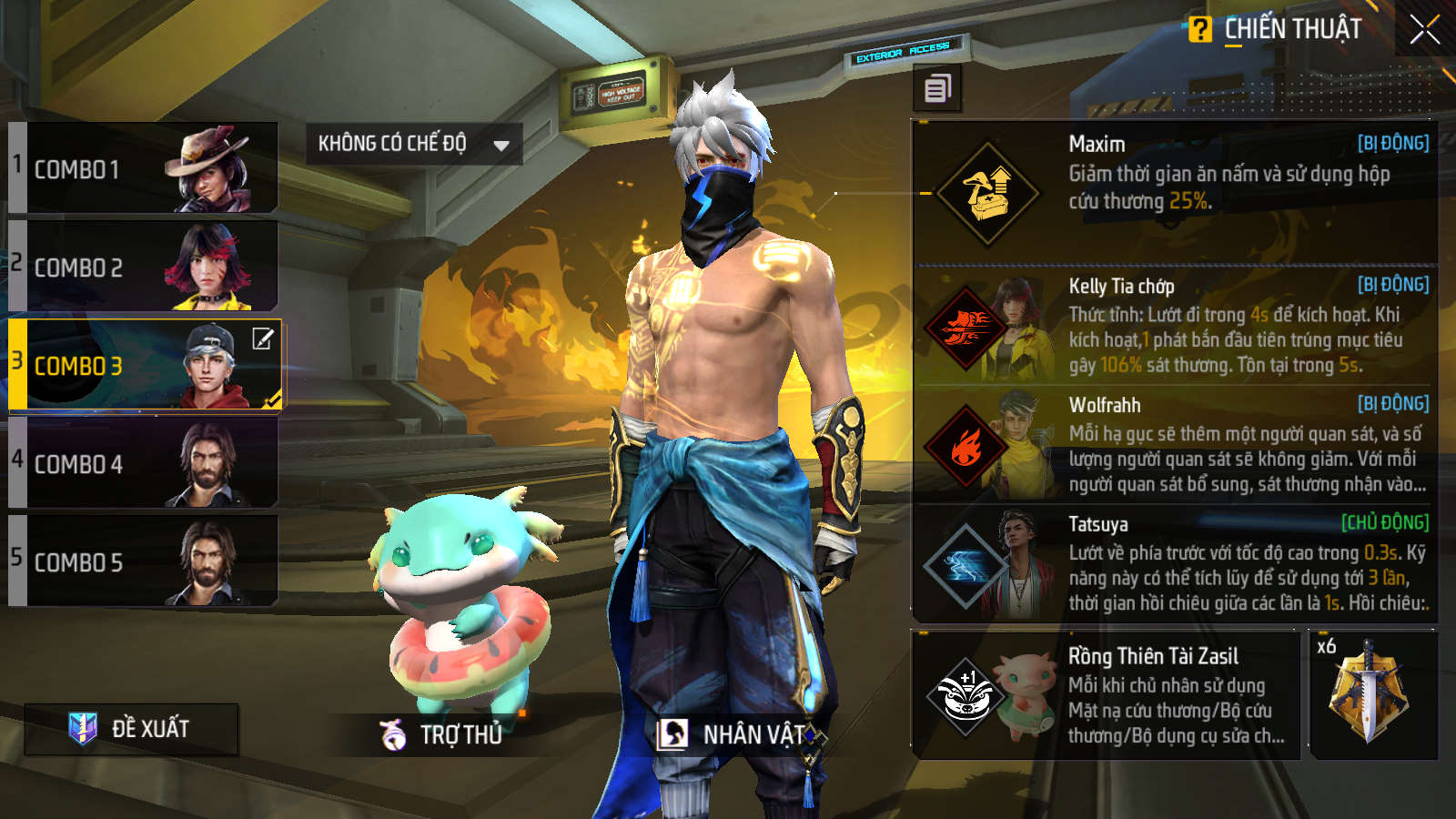
Task: Open the Rồng Thiên Tài Zasil pet skill
Action: pos(1106,695)
